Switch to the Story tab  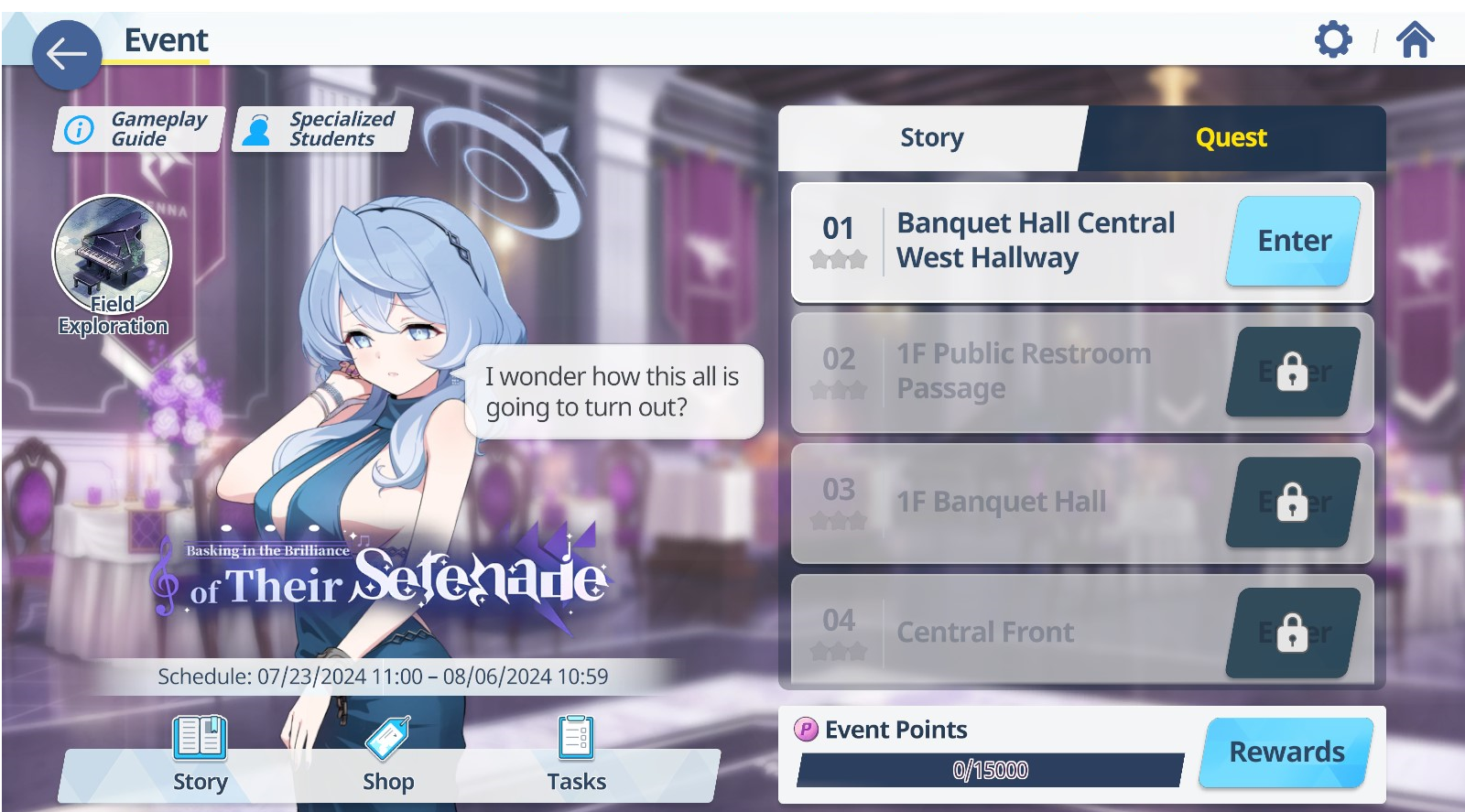tap(930, 137)
